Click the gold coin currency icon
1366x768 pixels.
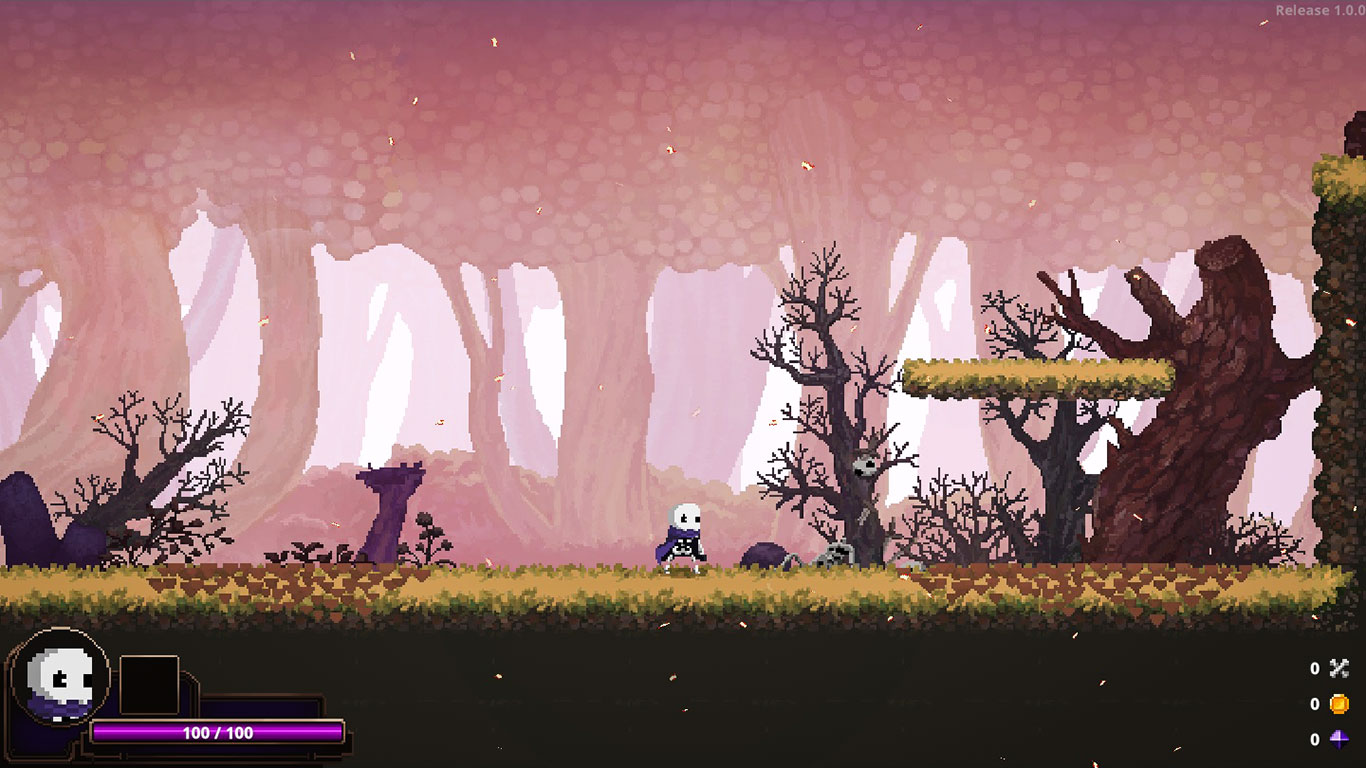tap(1339, 704)
